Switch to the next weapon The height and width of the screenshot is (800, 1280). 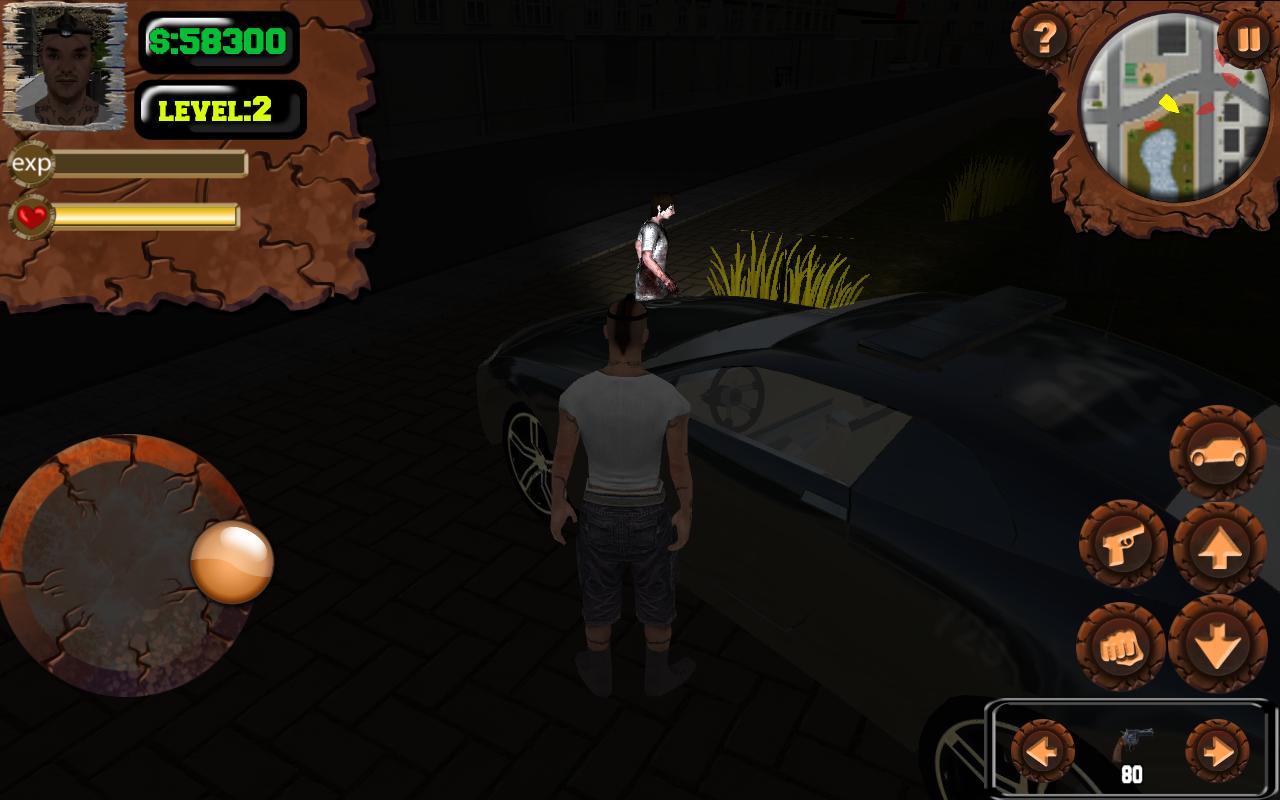click(1217, 751)
